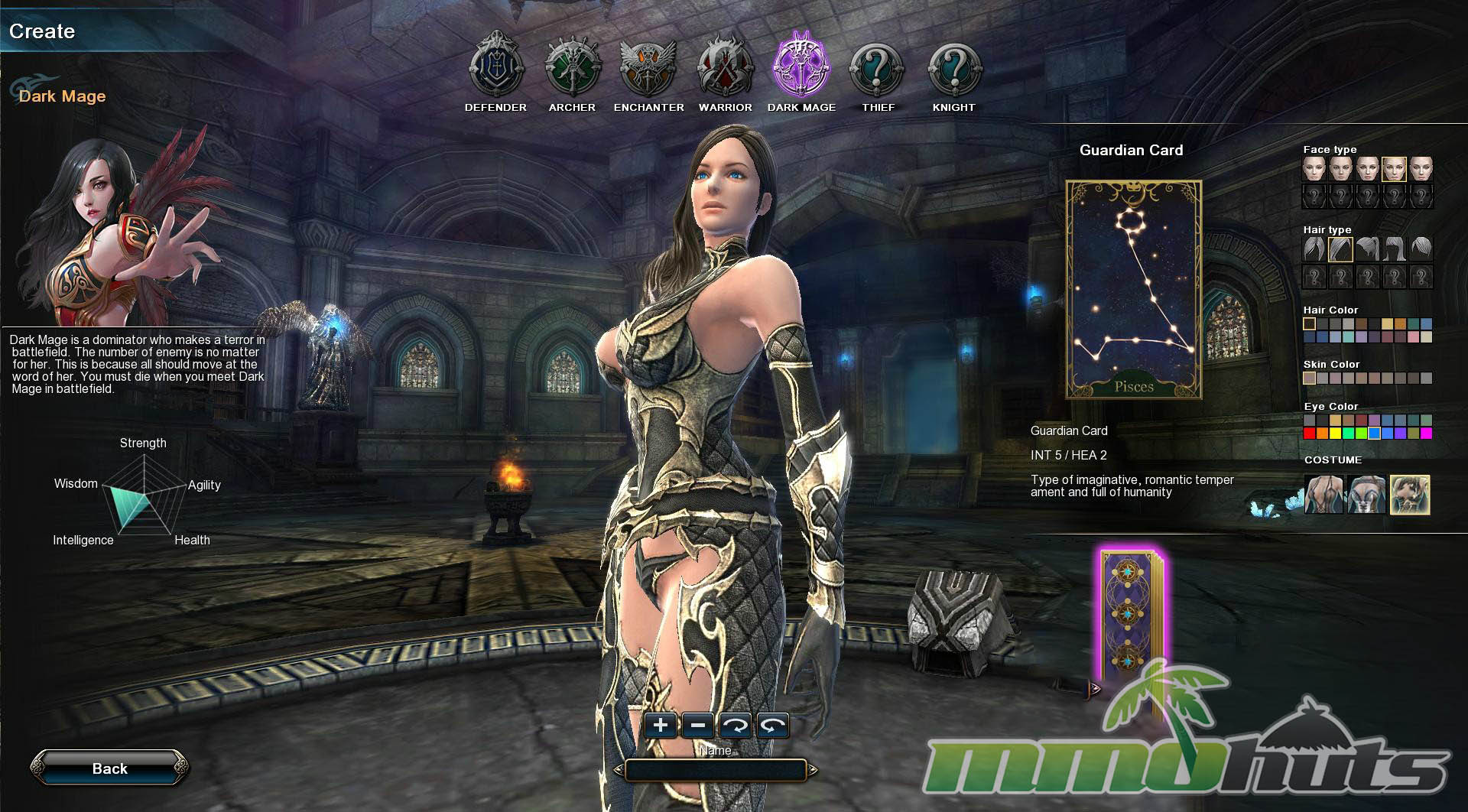Pick the Enchanter class
Screen dimensions: 1468x812
[x=648, y=68]
